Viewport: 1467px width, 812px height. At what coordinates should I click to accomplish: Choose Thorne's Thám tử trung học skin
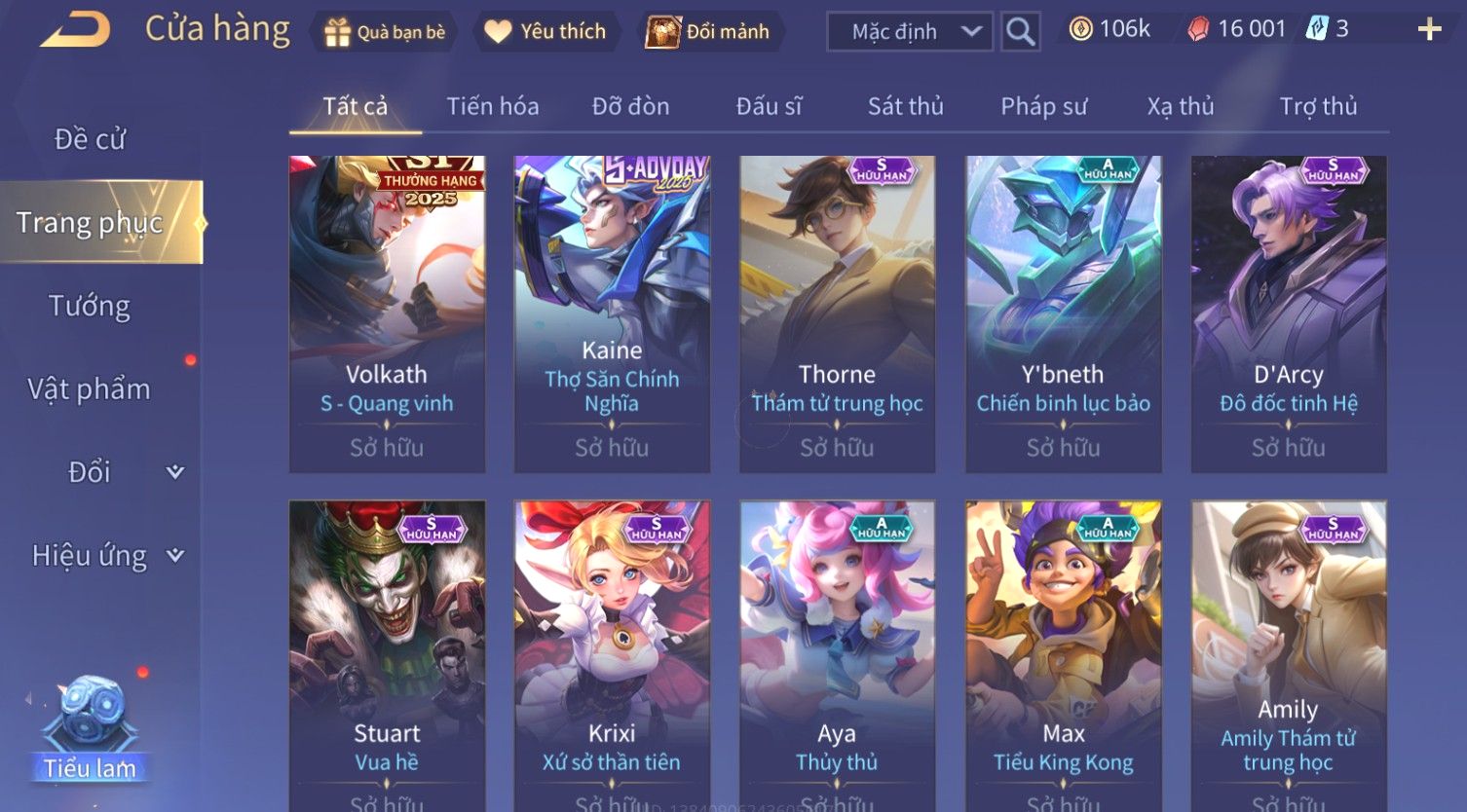pos(837,314)
